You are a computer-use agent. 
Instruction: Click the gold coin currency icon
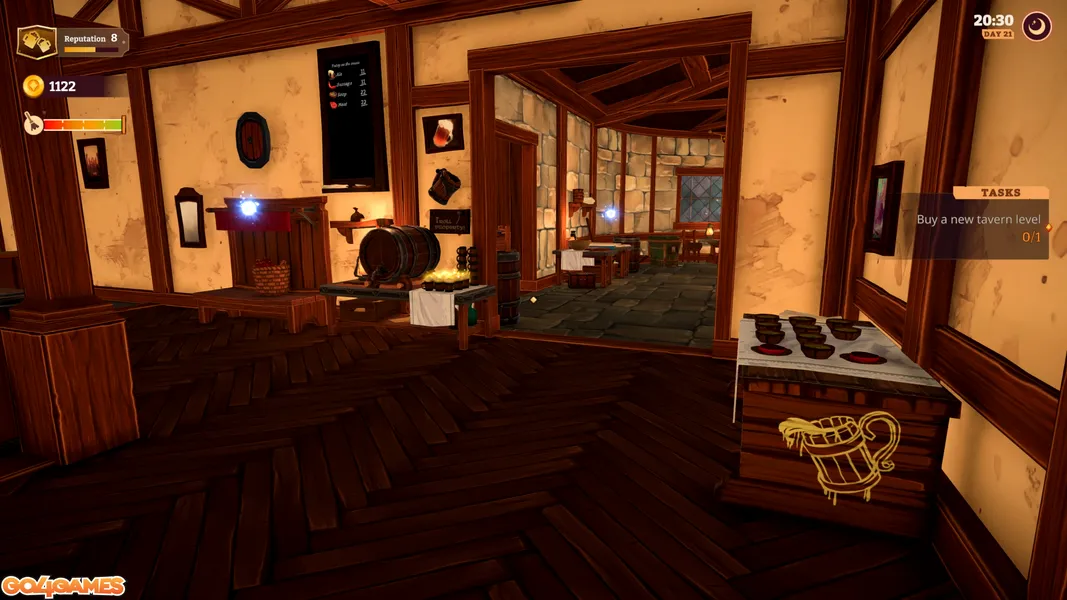point(33,86)
